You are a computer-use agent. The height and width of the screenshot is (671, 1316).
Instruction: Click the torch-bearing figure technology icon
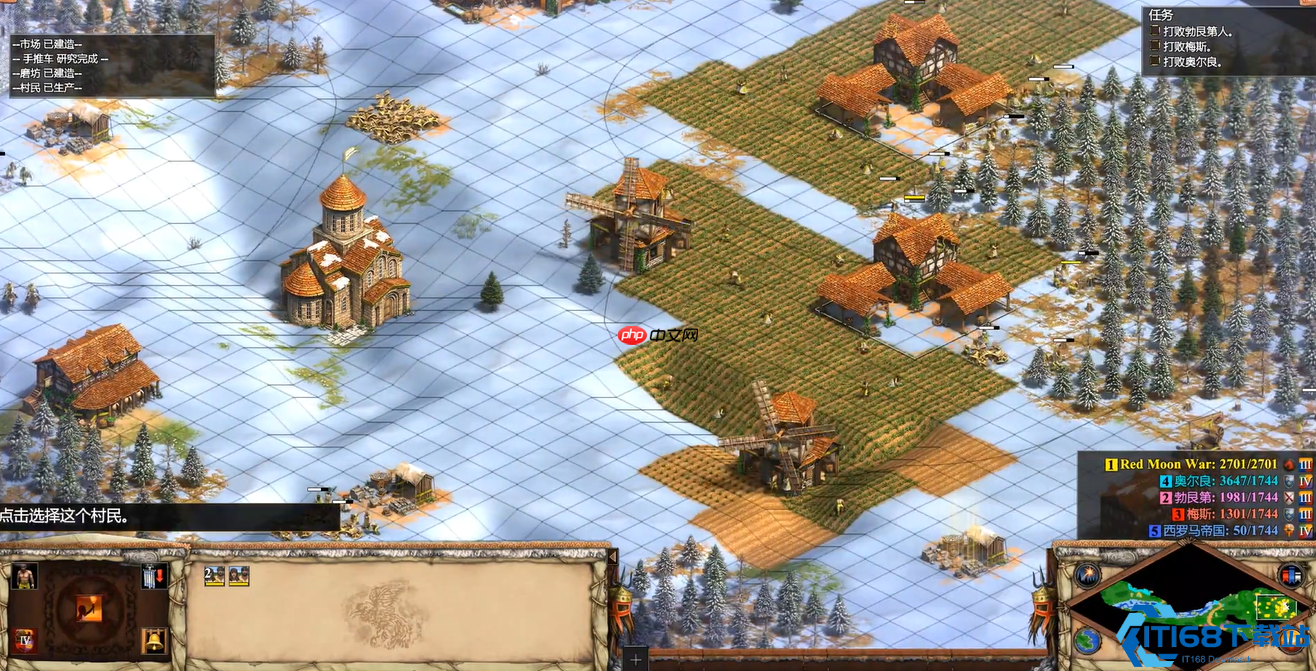[x=89, y=607]
